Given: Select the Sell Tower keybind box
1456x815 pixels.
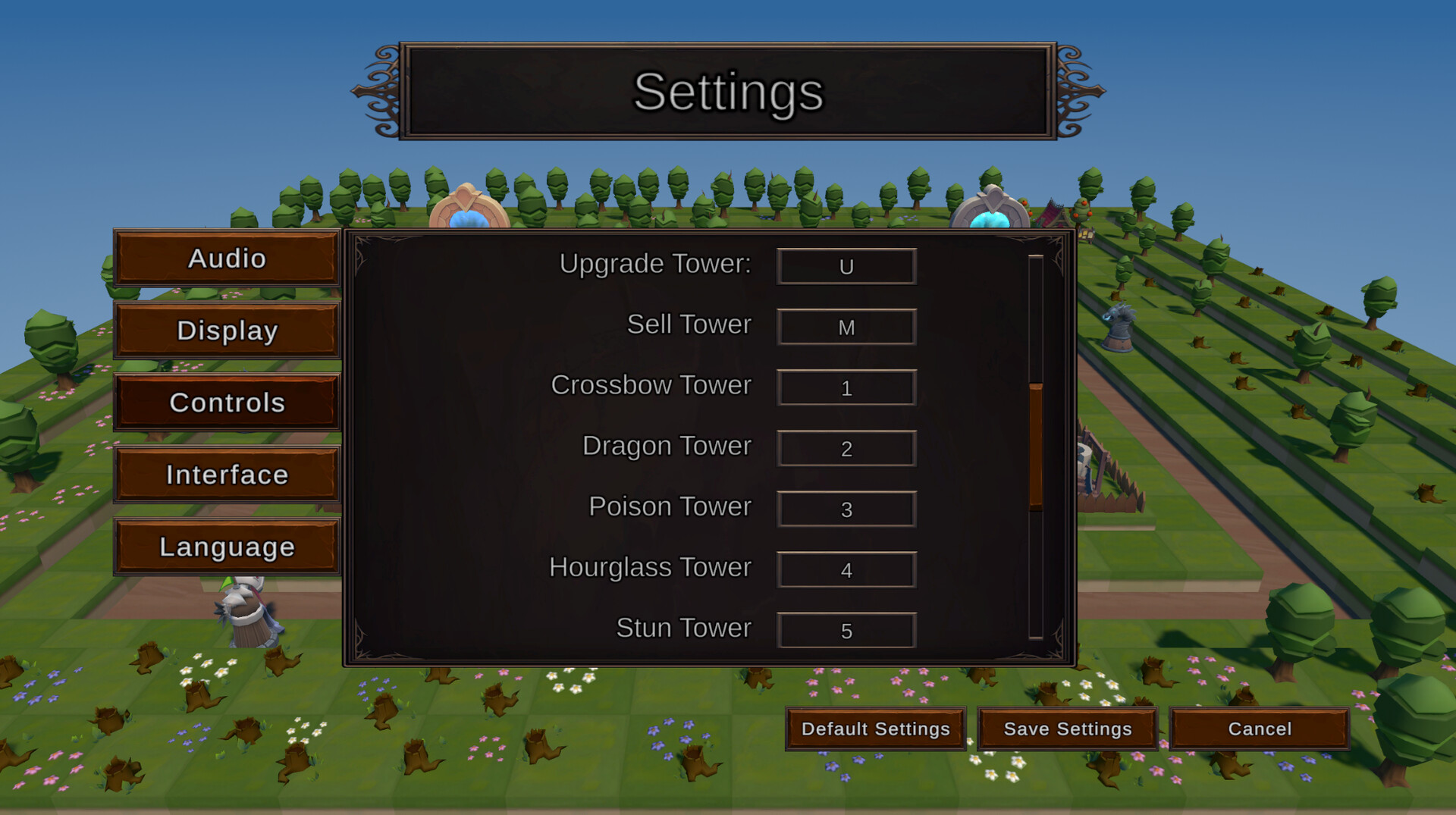Looking at the screenshot, I should tap(846, 327).
